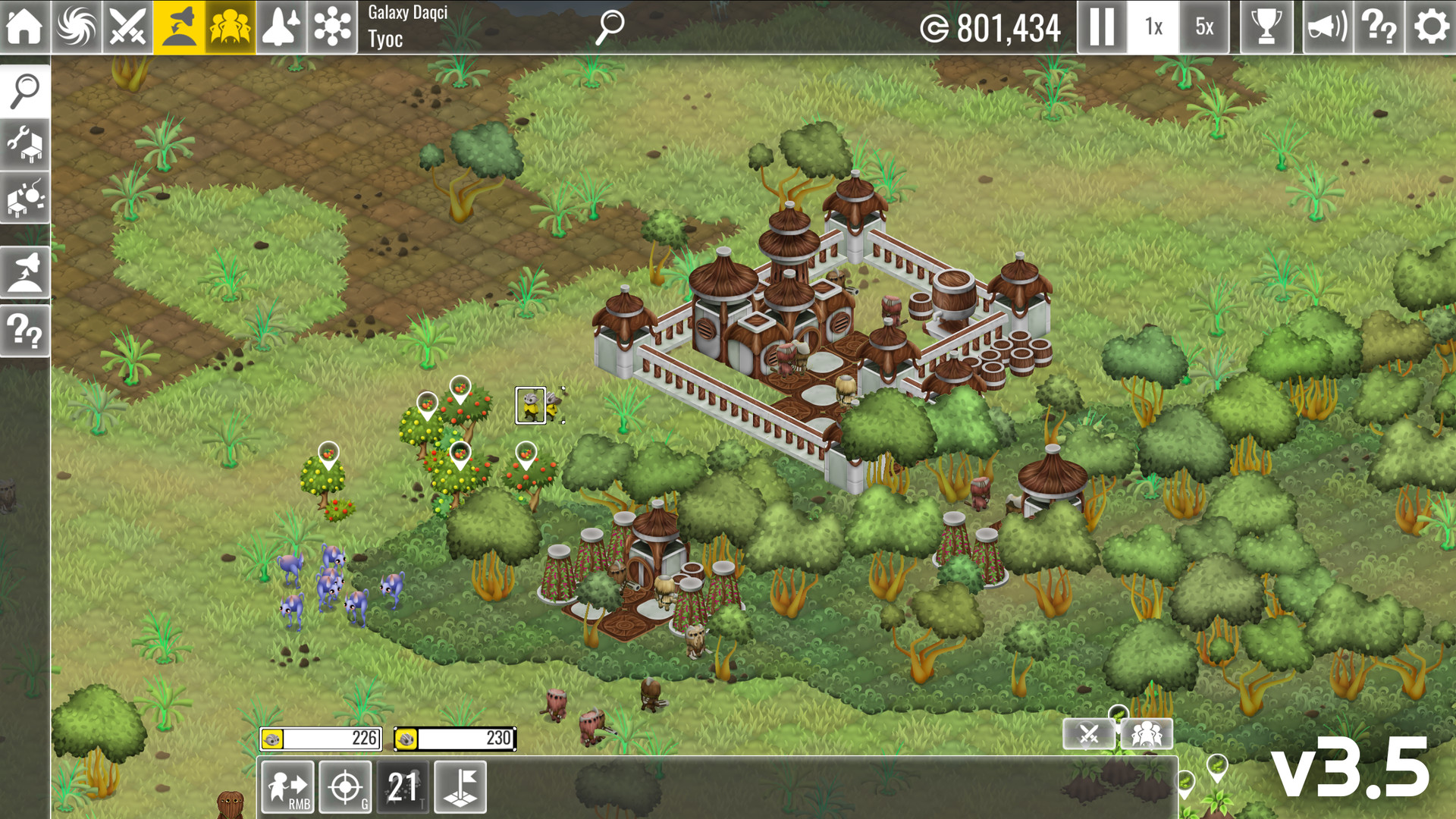The width and height of the screenshot is (1456, 819).
Task: Open the space shuttle fleet menu
Action: tap(281, 27)
